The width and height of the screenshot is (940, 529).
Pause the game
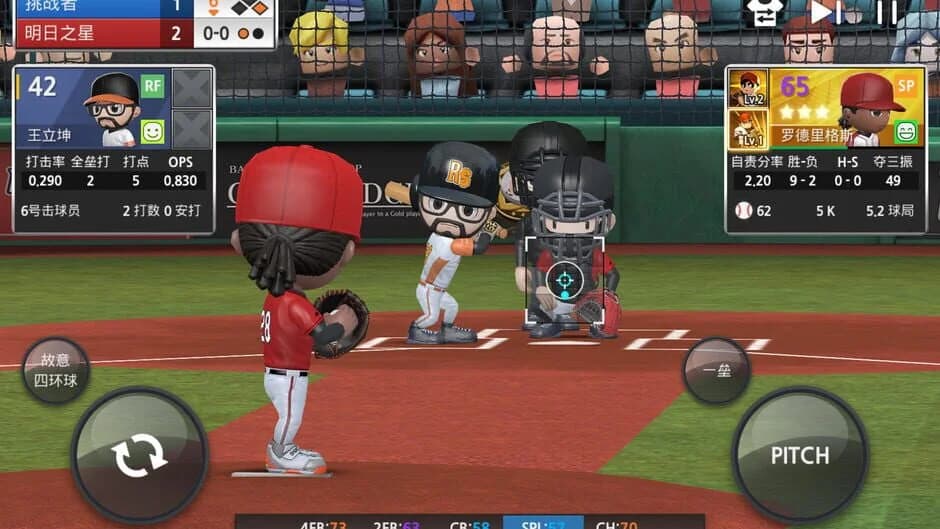pyautogui.click(x=886, y=12)
